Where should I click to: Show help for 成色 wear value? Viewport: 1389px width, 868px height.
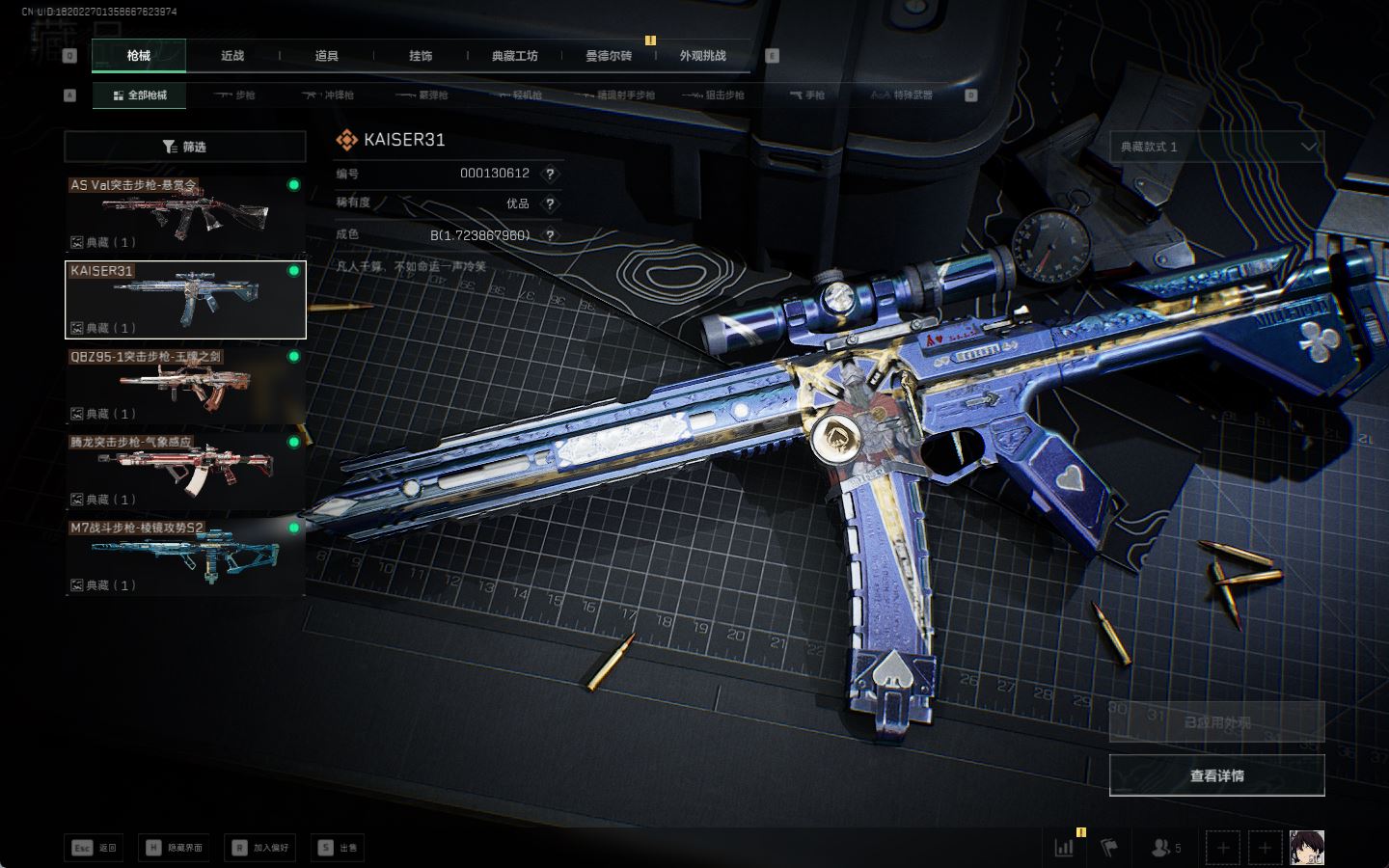[x=550, y=235]
